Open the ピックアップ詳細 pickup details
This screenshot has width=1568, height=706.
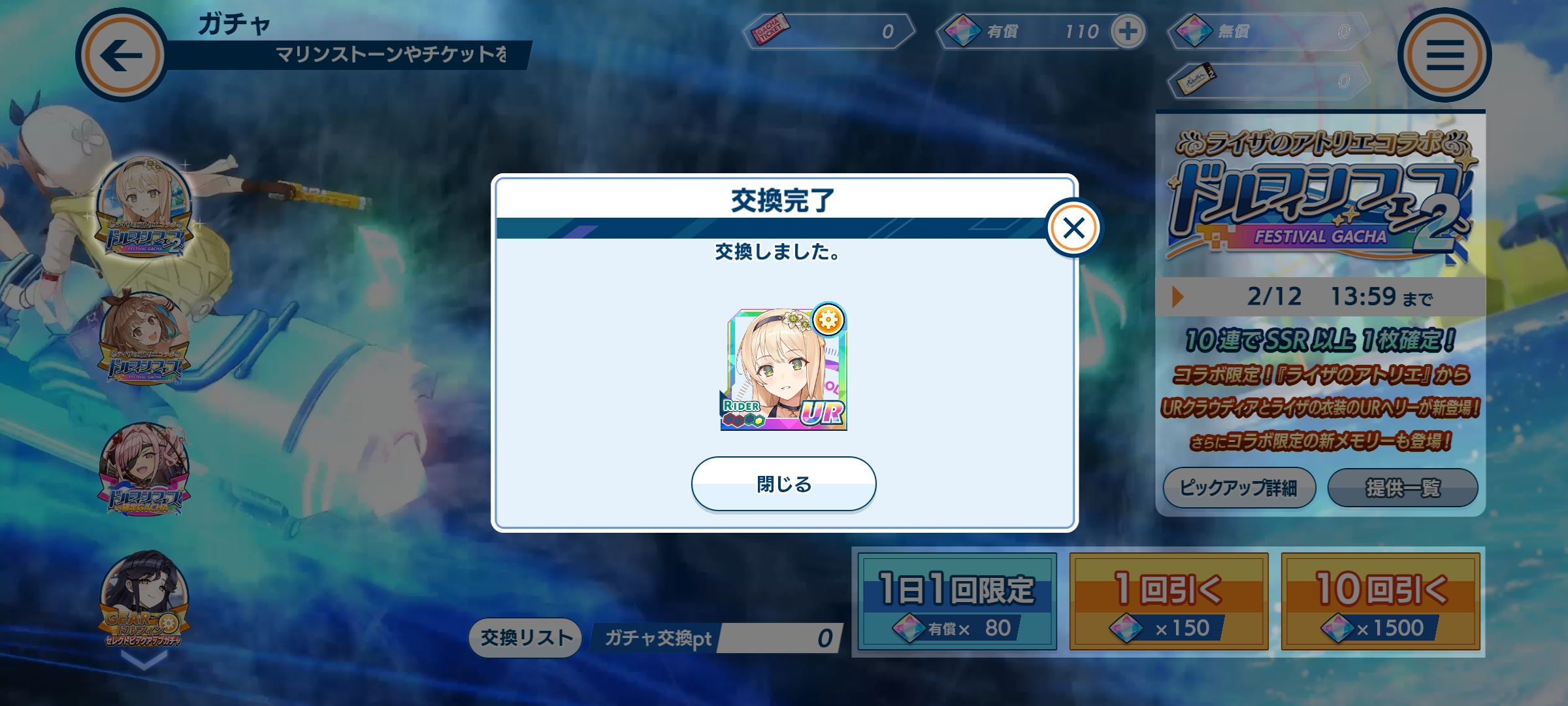pyautogui.click(x=1239, y=488)
